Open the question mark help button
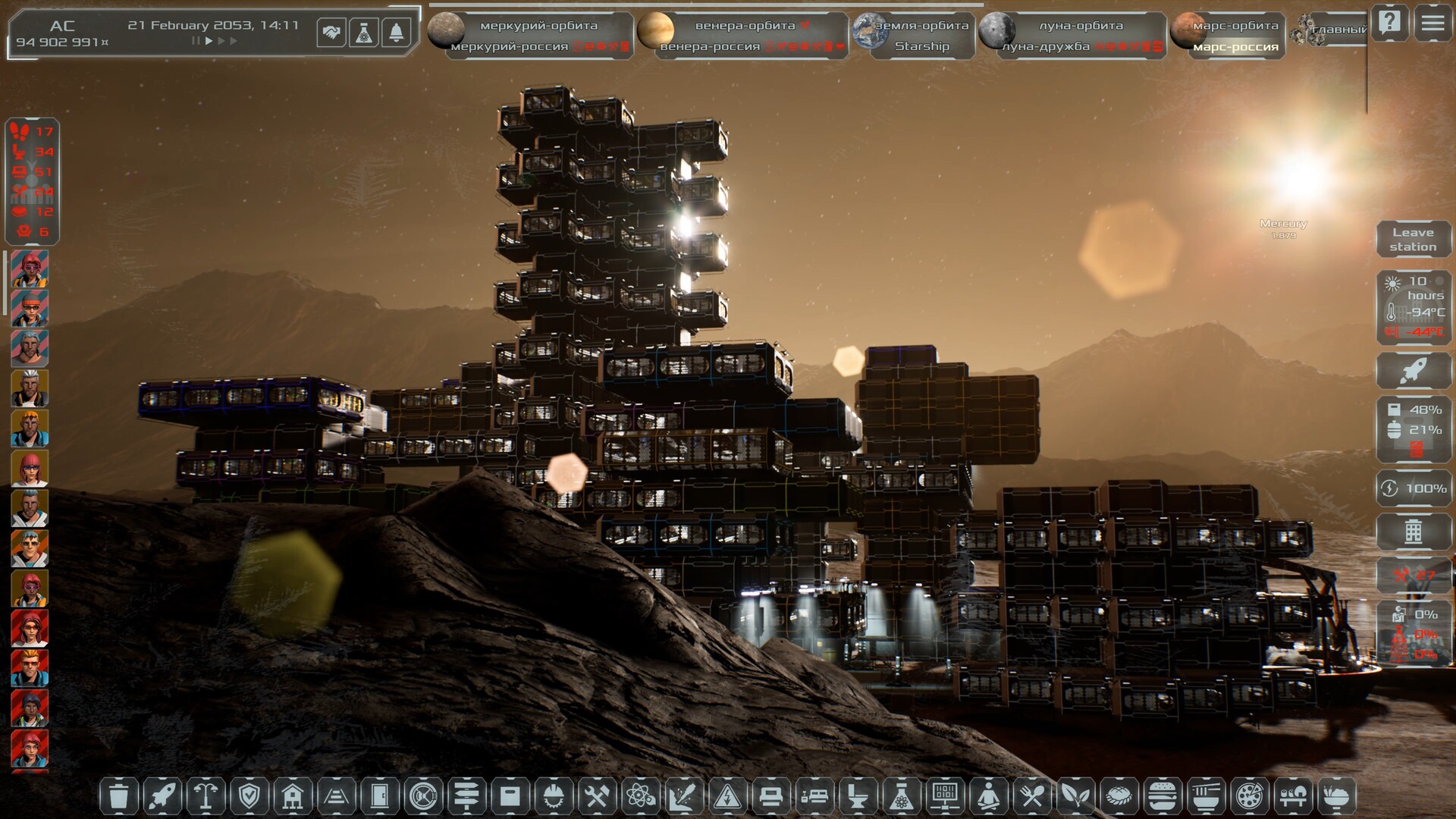This screenshot has width=1456, height=819. 1390,24
